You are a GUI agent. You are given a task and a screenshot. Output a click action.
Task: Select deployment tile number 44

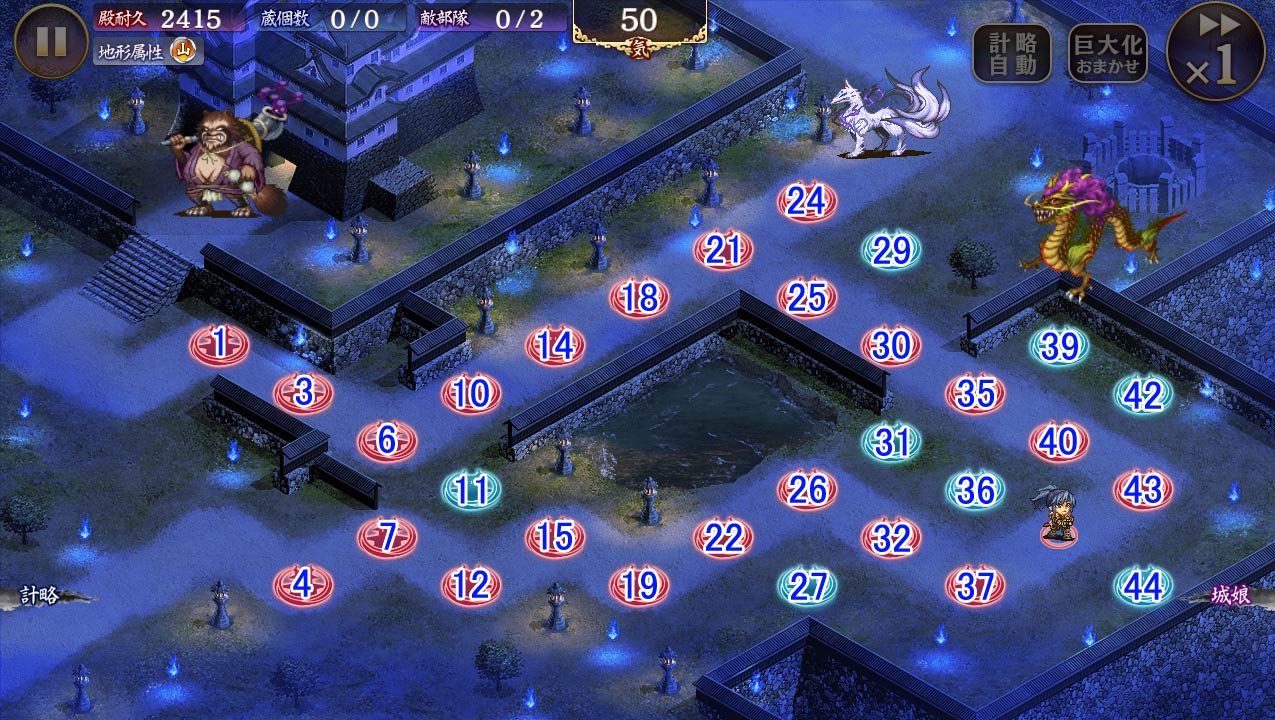pyautogui.click(x=1142, y=587)
